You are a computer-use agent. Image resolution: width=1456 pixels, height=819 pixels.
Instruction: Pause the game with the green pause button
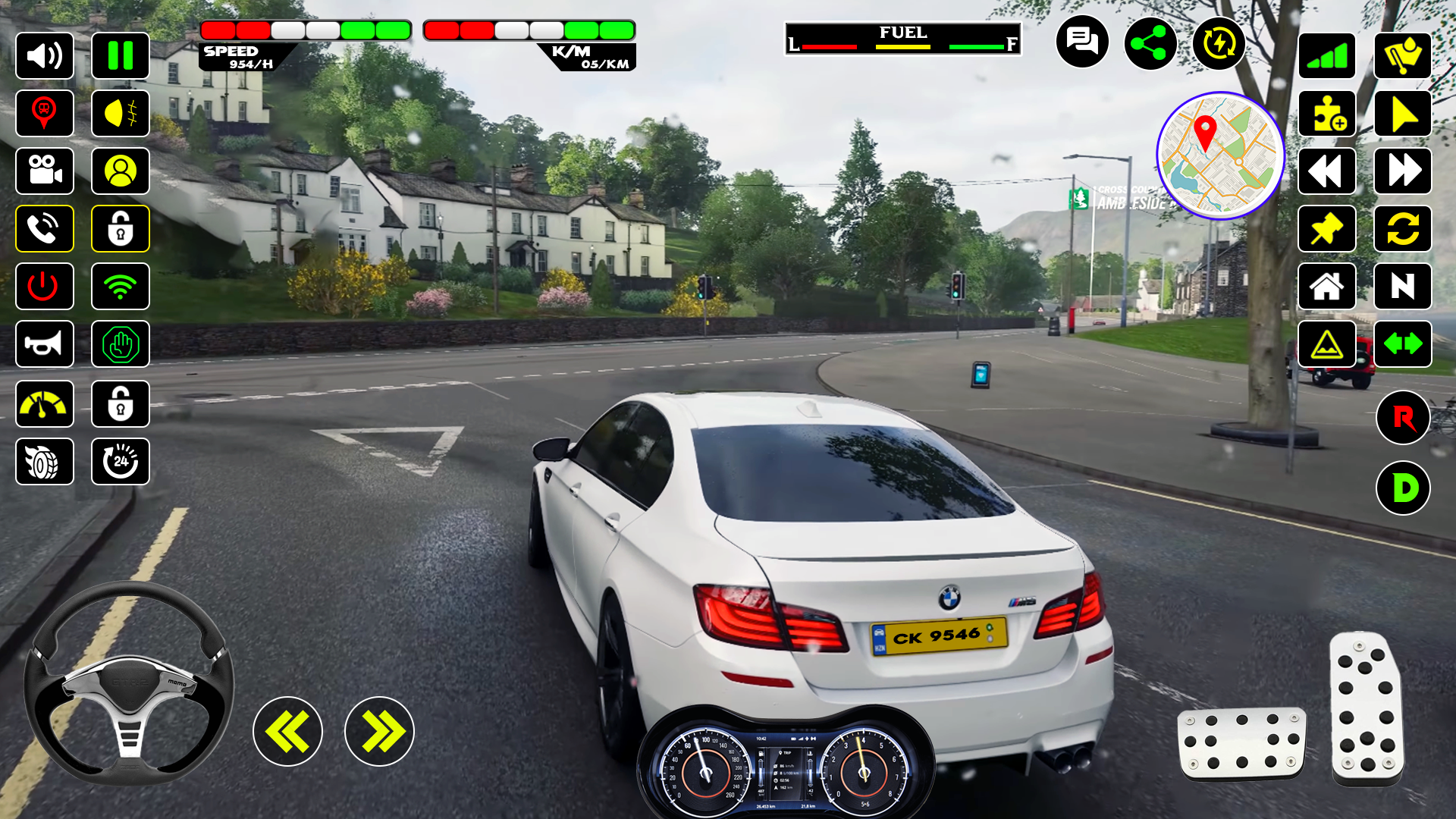pyautogui.click(x=121, y=56)
